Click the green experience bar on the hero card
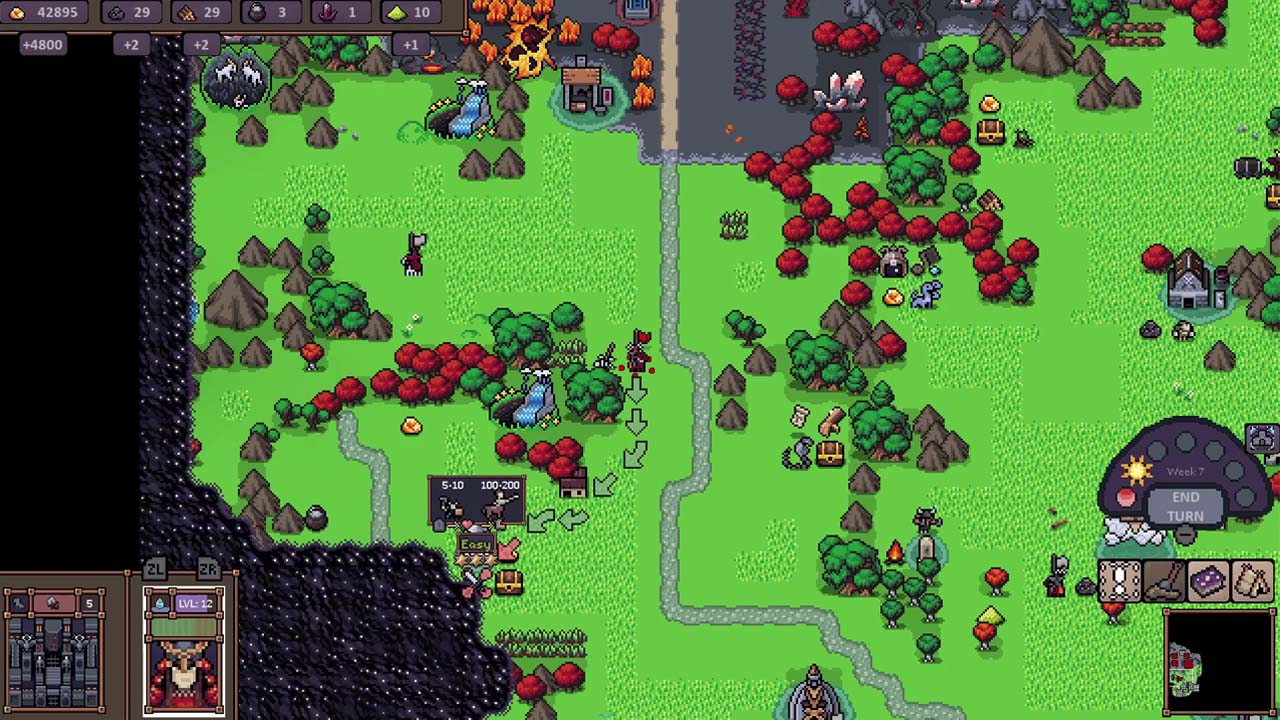Viewport: 1280px width, 720px height. click(185, 626)
